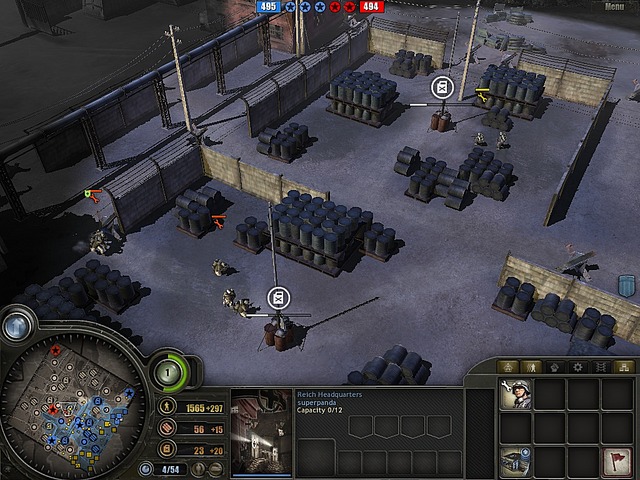Build the Pioneer squad unit

point(516,395)
